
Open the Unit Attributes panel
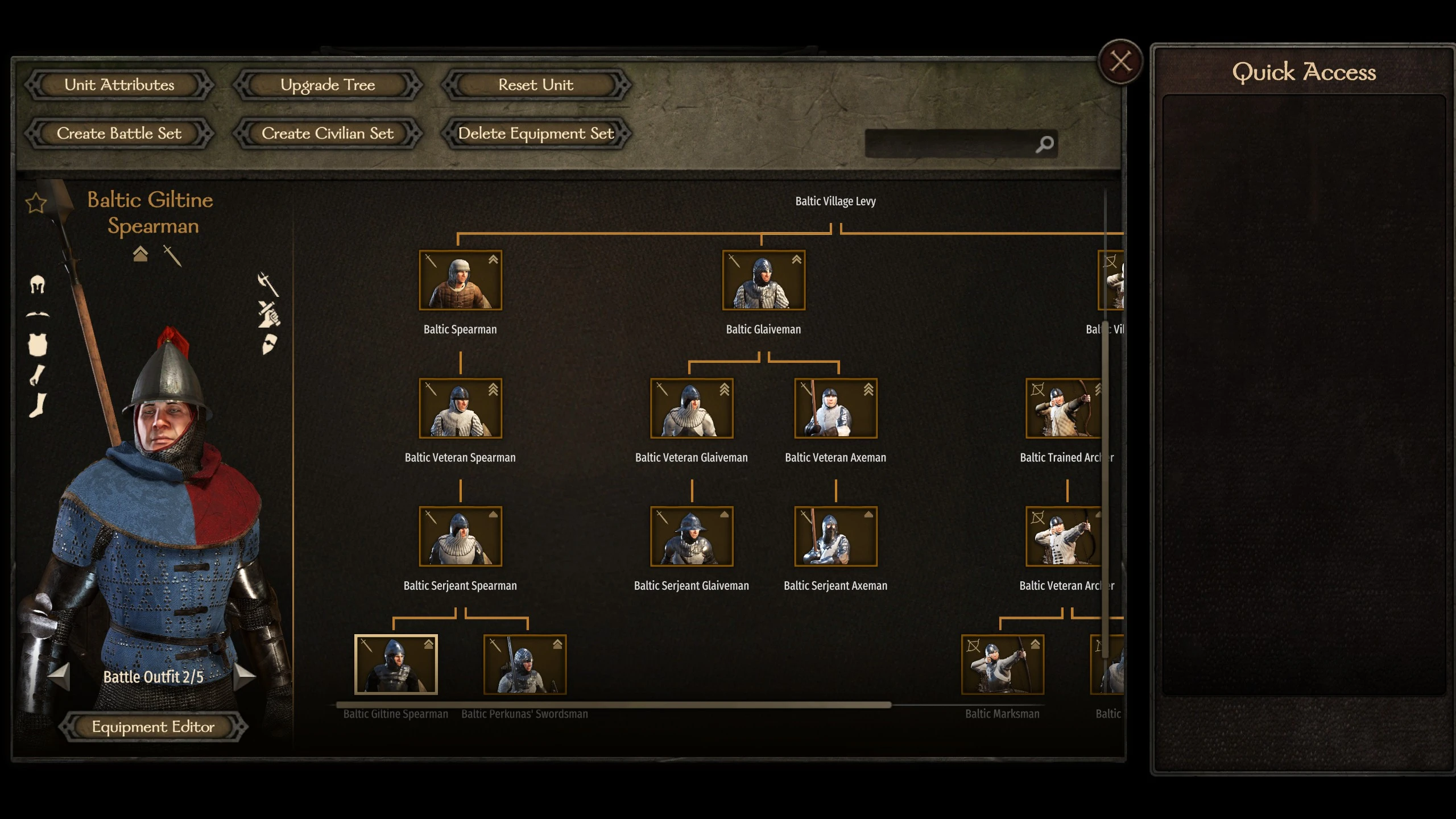119,85
